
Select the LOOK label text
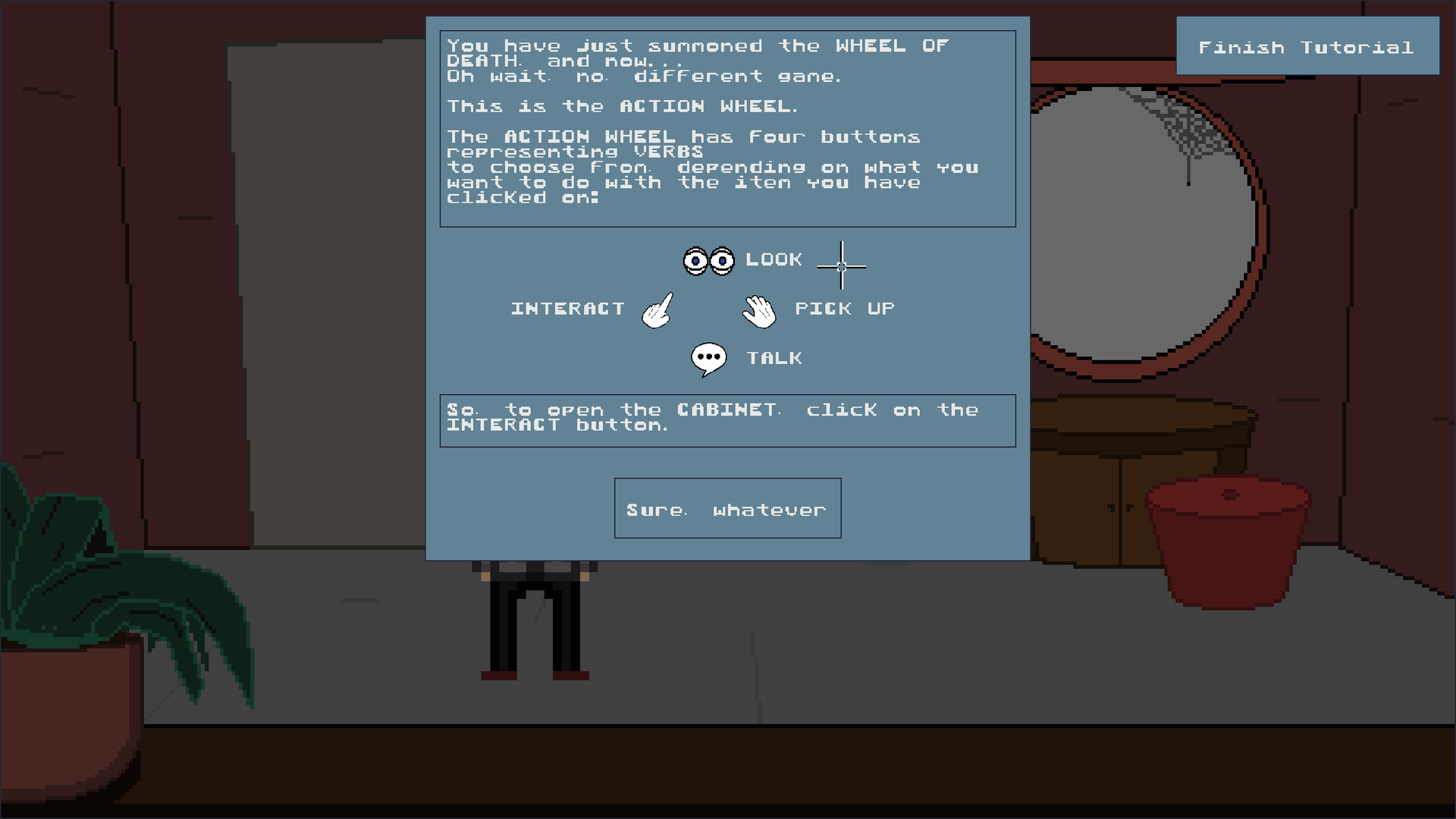(x=773, y=259)
